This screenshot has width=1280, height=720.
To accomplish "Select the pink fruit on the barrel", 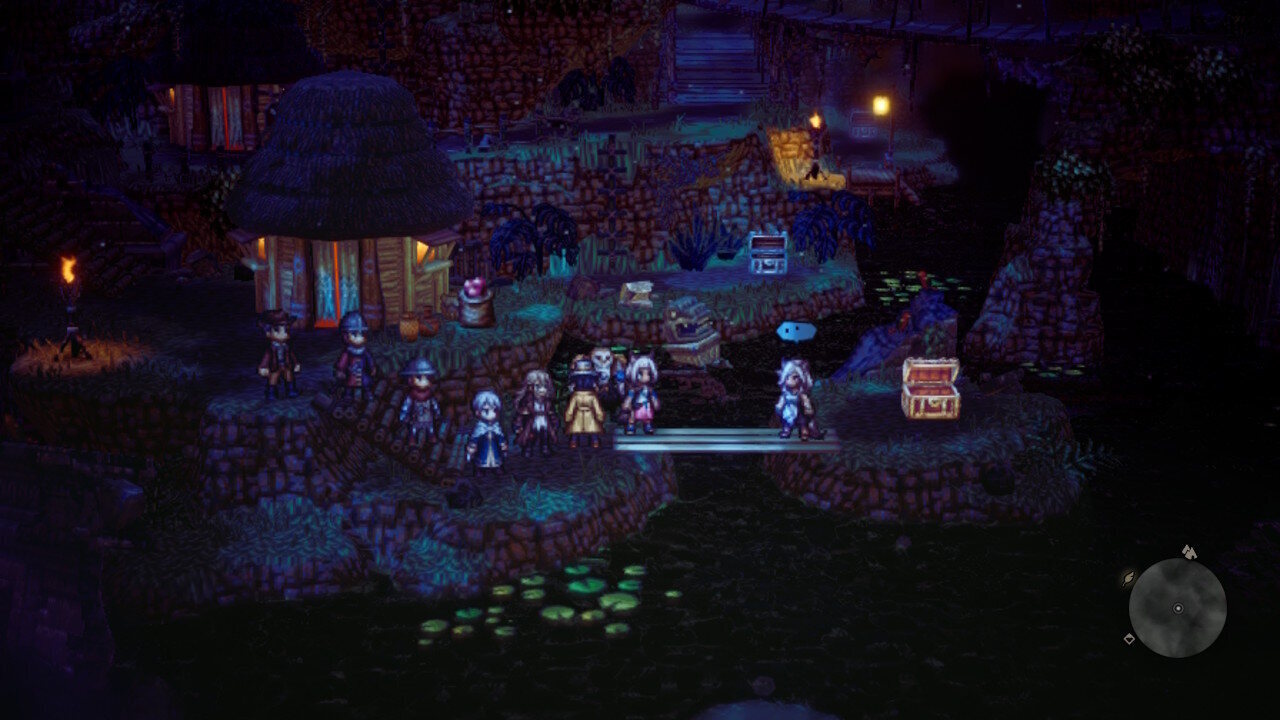I will [472, 288].
